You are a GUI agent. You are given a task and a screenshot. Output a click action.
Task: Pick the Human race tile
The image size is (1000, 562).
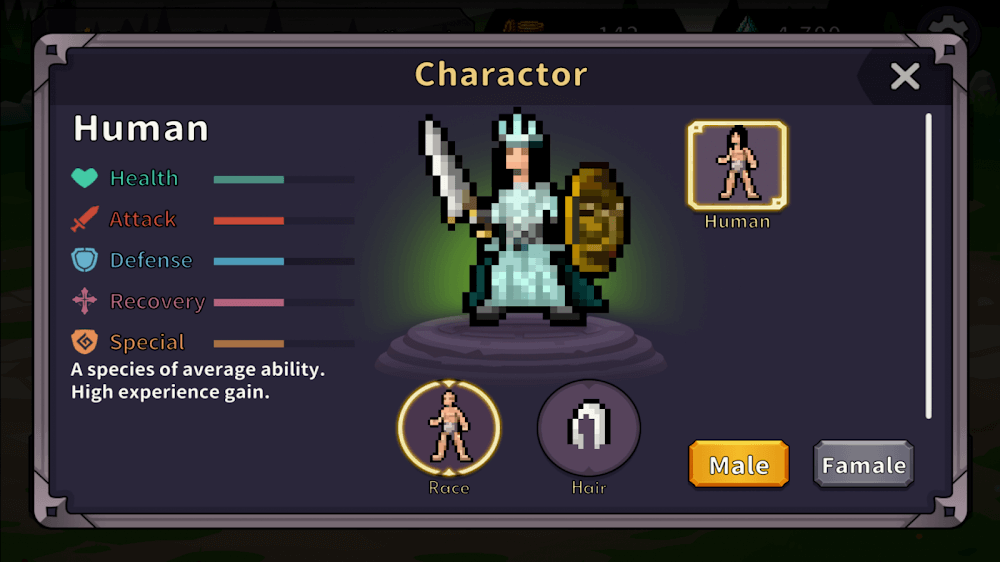pos(737,166)
